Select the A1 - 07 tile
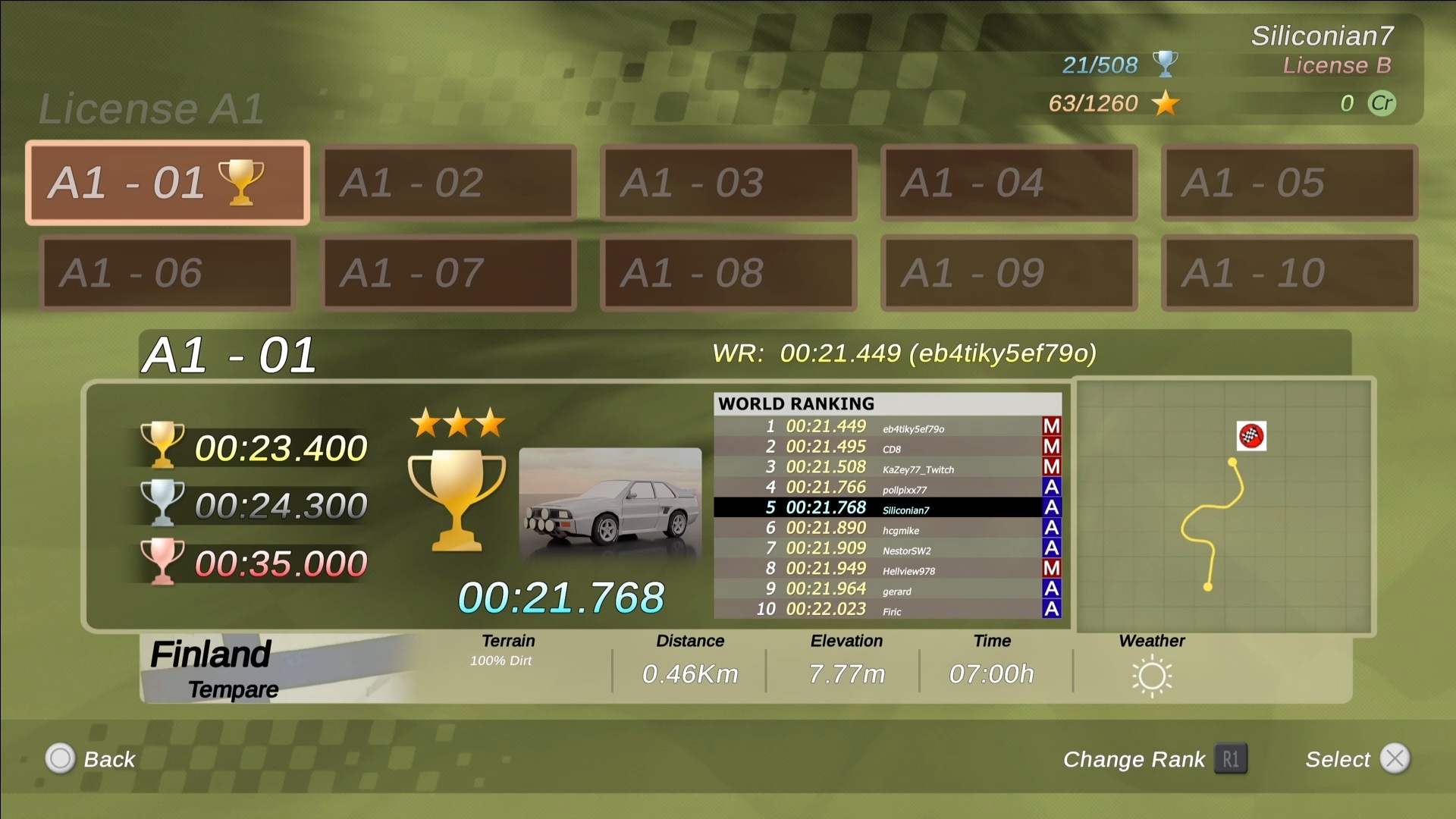1456x819 pixels. [448, 273]
